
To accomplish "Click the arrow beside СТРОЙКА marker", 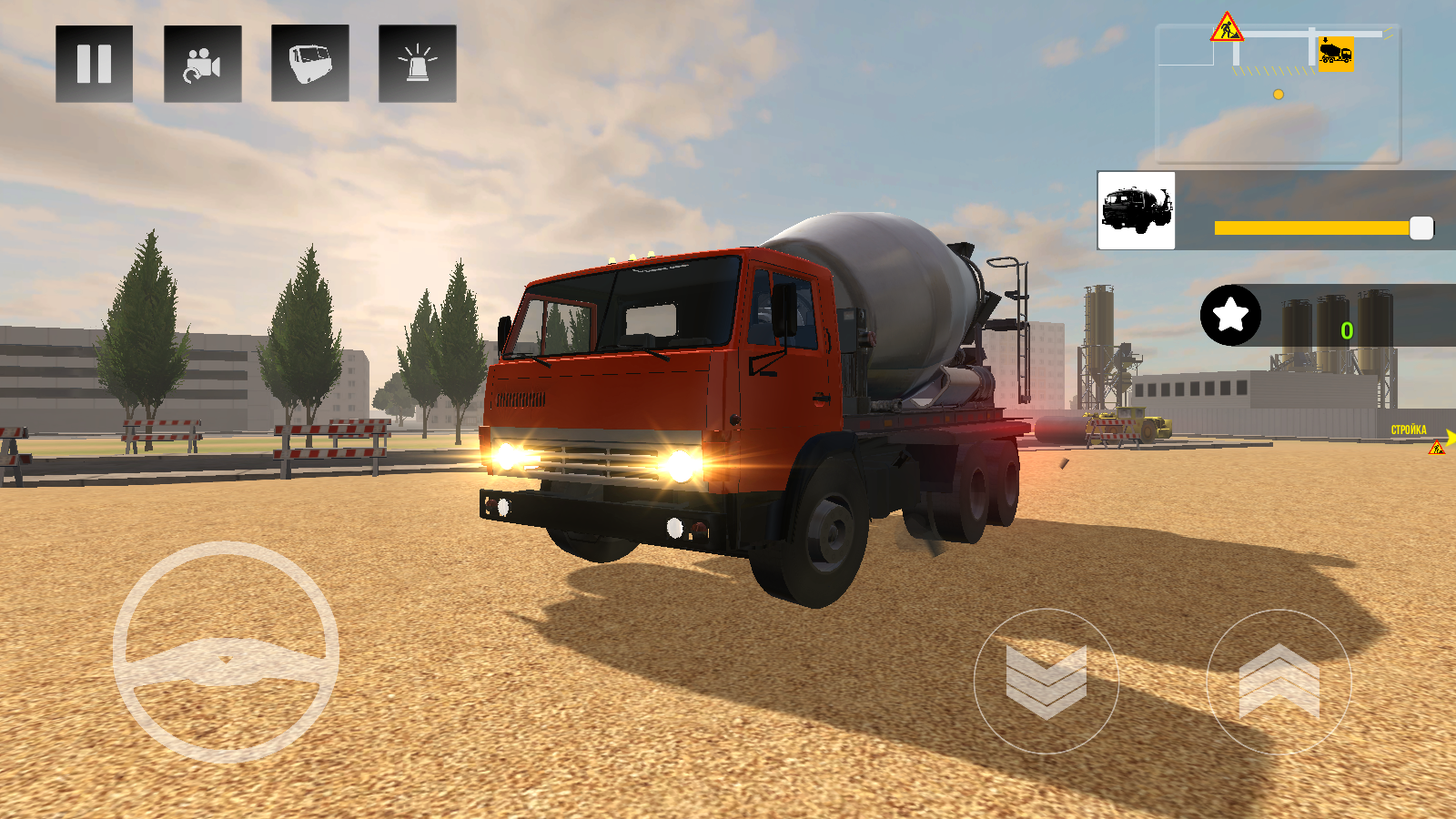I will [1451, 439].
